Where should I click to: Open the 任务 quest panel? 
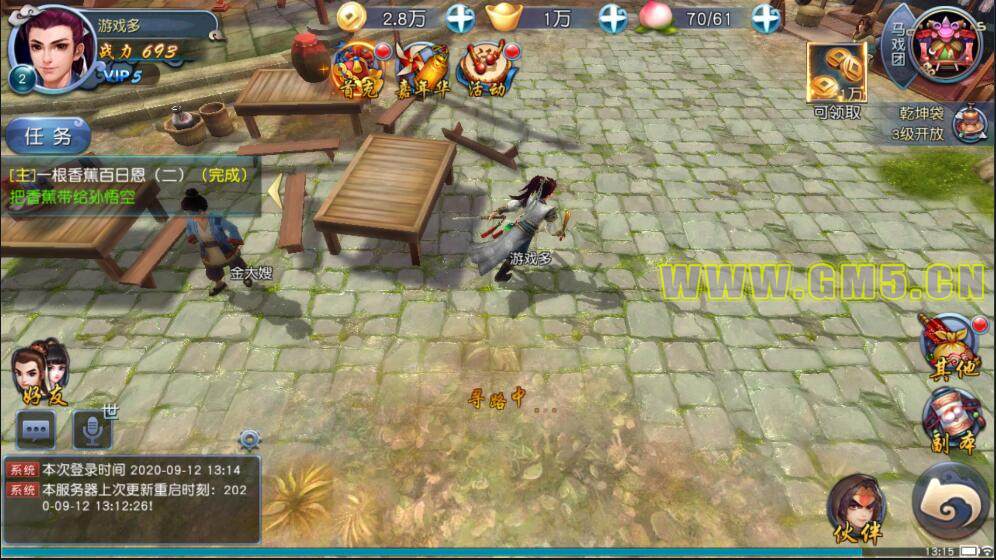[x=47, y=136]
